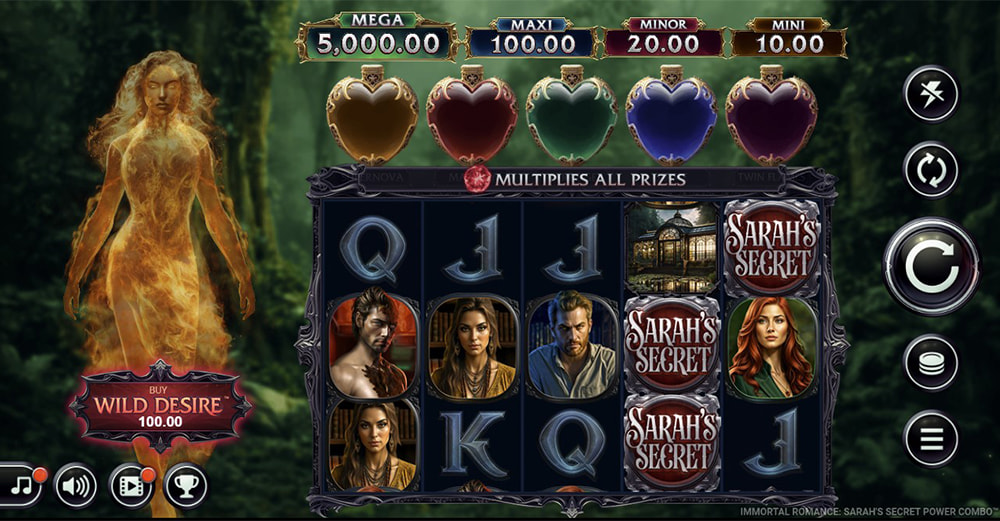Open the coin stack bet settings
The width and height of the screenshot is (1000, 521).
pos(931,362)
